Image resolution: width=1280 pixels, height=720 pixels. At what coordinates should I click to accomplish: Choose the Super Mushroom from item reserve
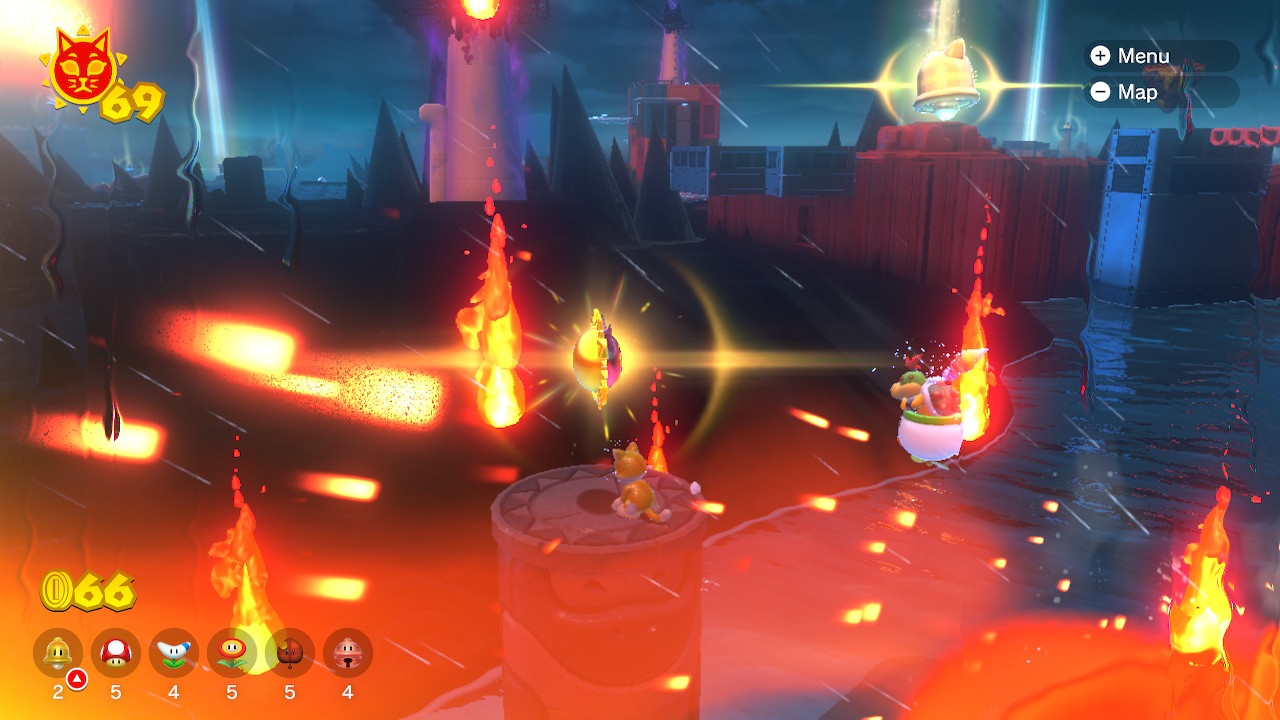coord(116,653)
